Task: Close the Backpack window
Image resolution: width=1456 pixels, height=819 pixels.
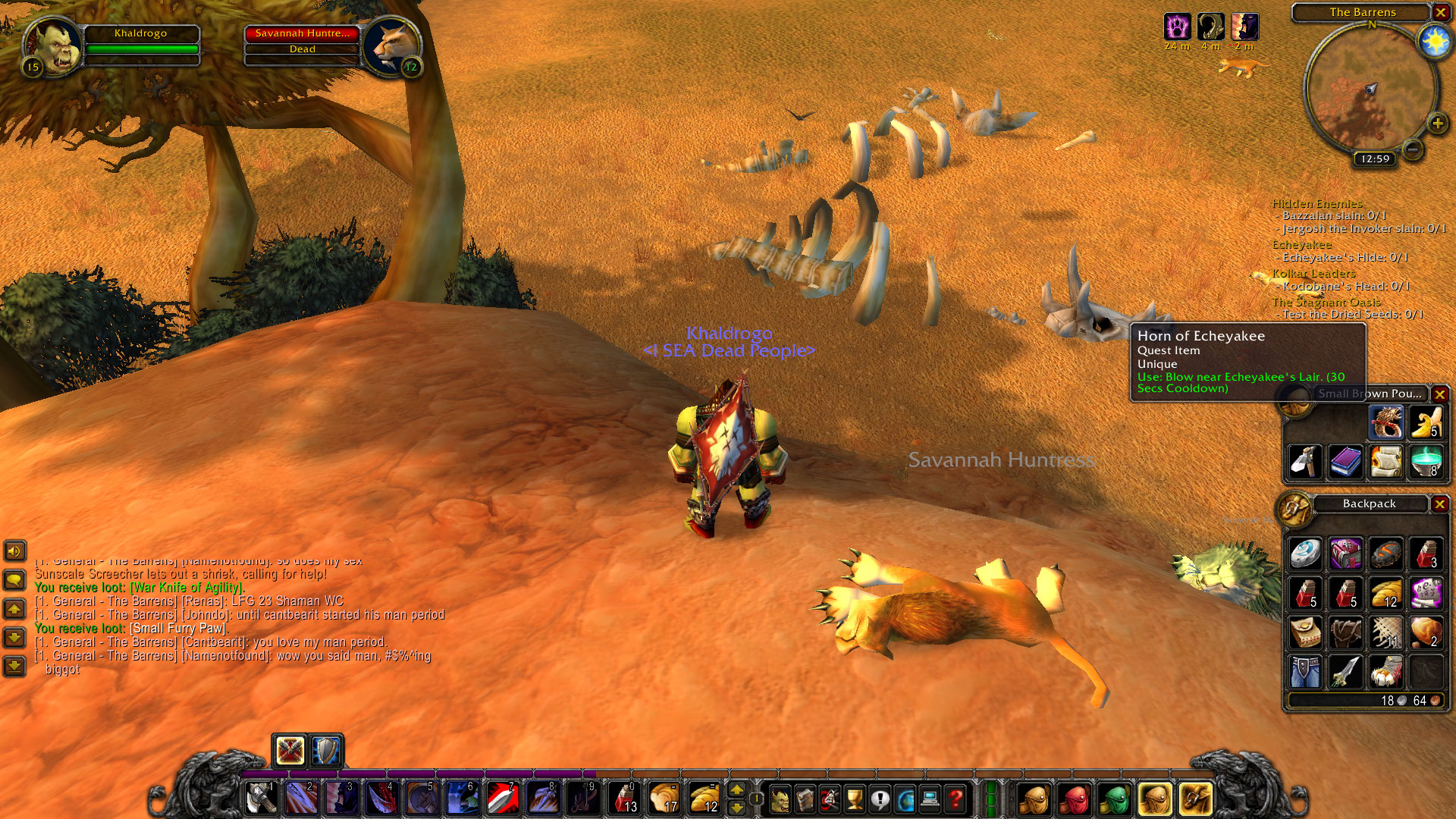Action: click(1439, 504)
